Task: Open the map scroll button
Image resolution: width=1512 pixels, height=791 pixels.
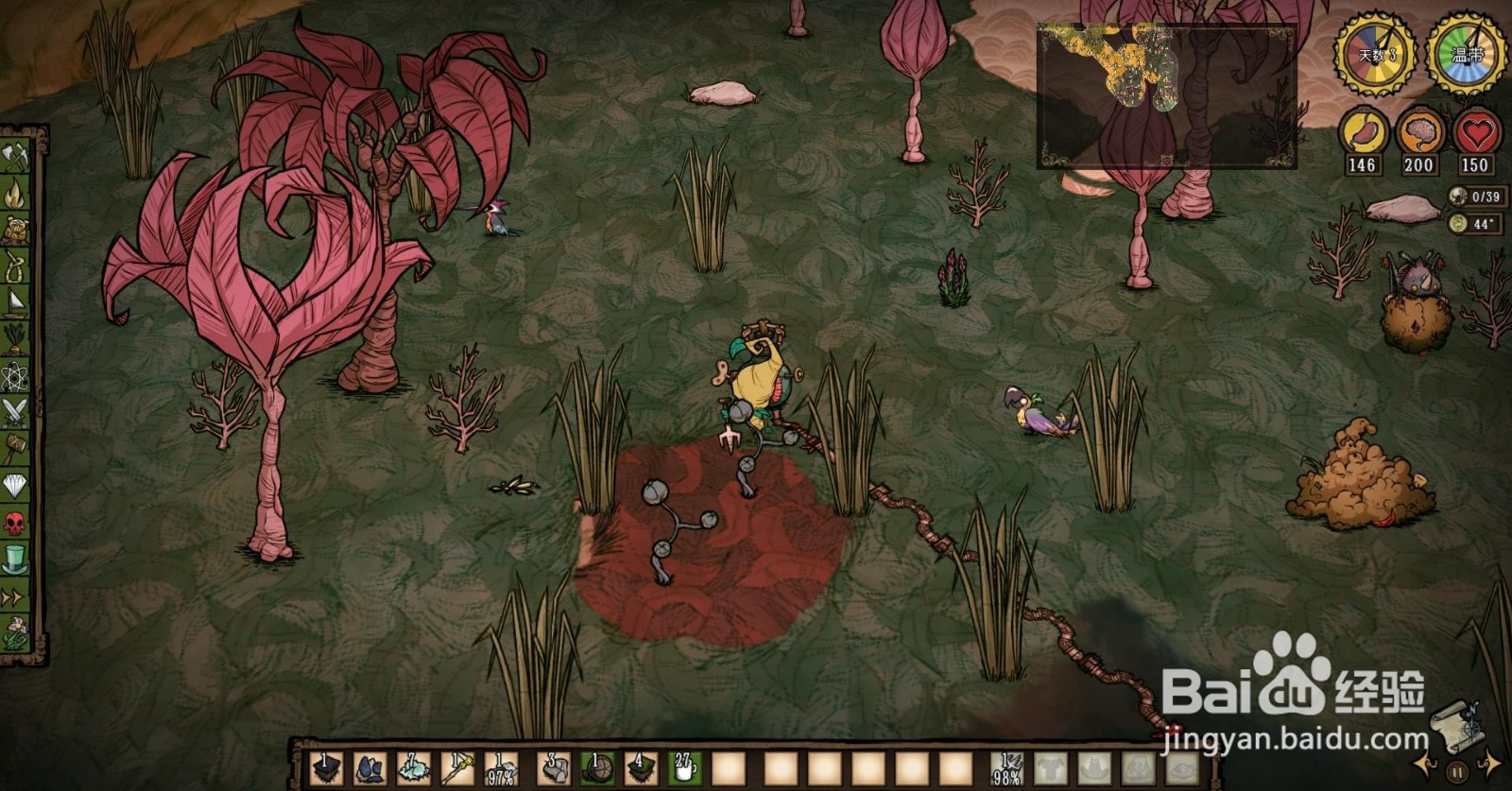Action: (1454, 725)
